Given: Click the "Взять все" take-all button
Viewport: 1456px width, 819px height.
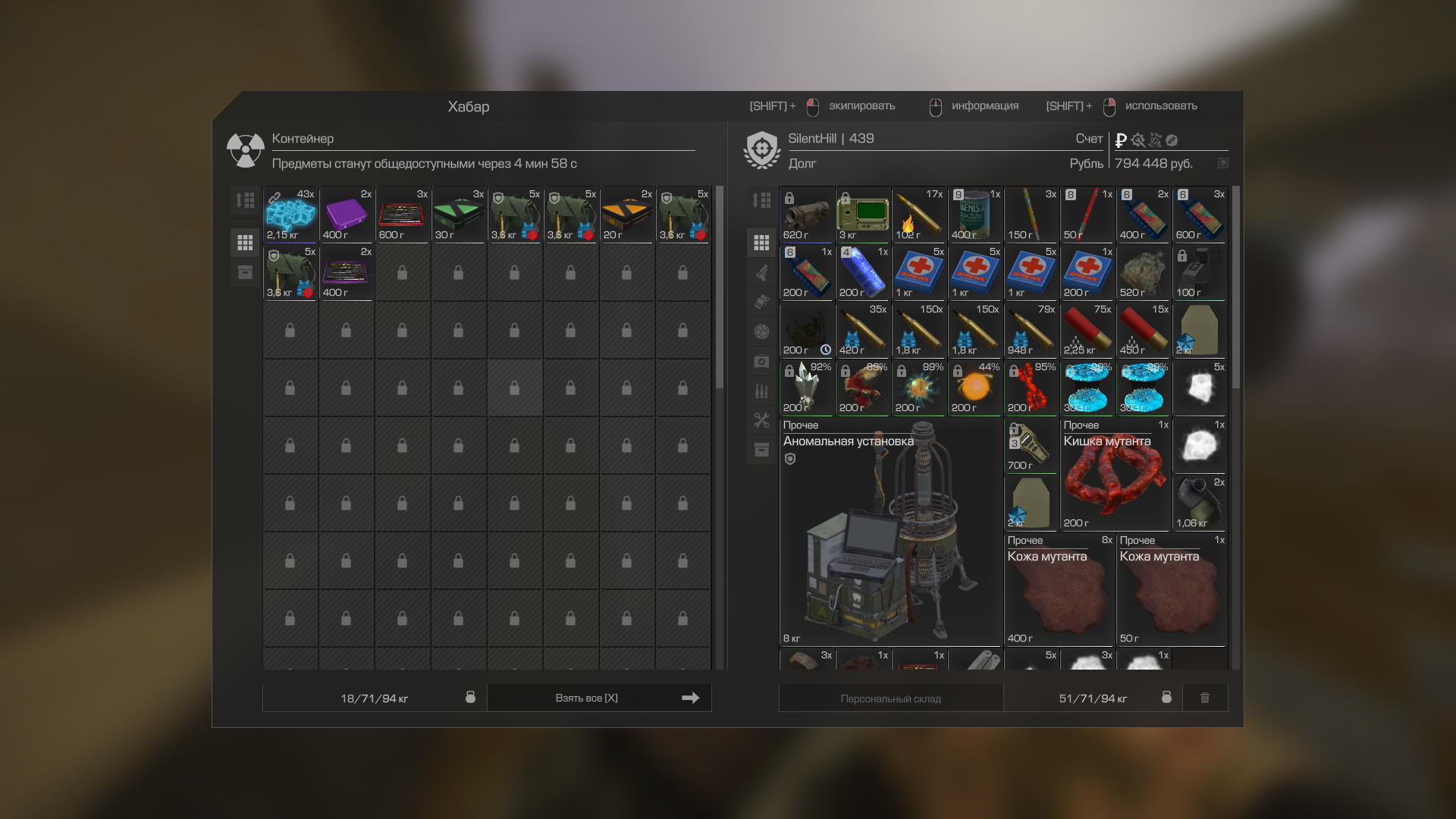Looking at the screenshot, I should point(599,698).
